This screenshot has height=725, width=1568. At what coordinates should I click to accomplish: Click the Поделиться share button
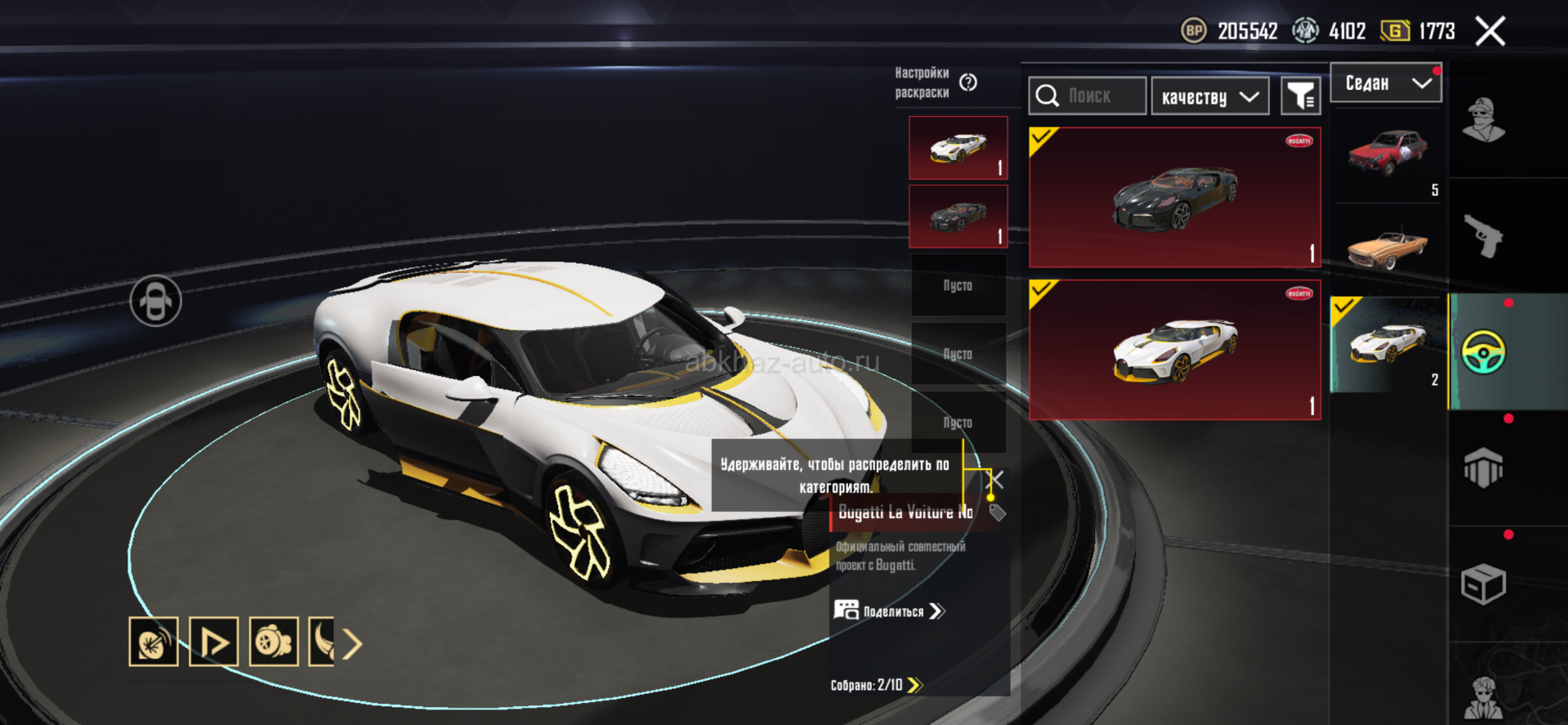(x=890, y=611)
